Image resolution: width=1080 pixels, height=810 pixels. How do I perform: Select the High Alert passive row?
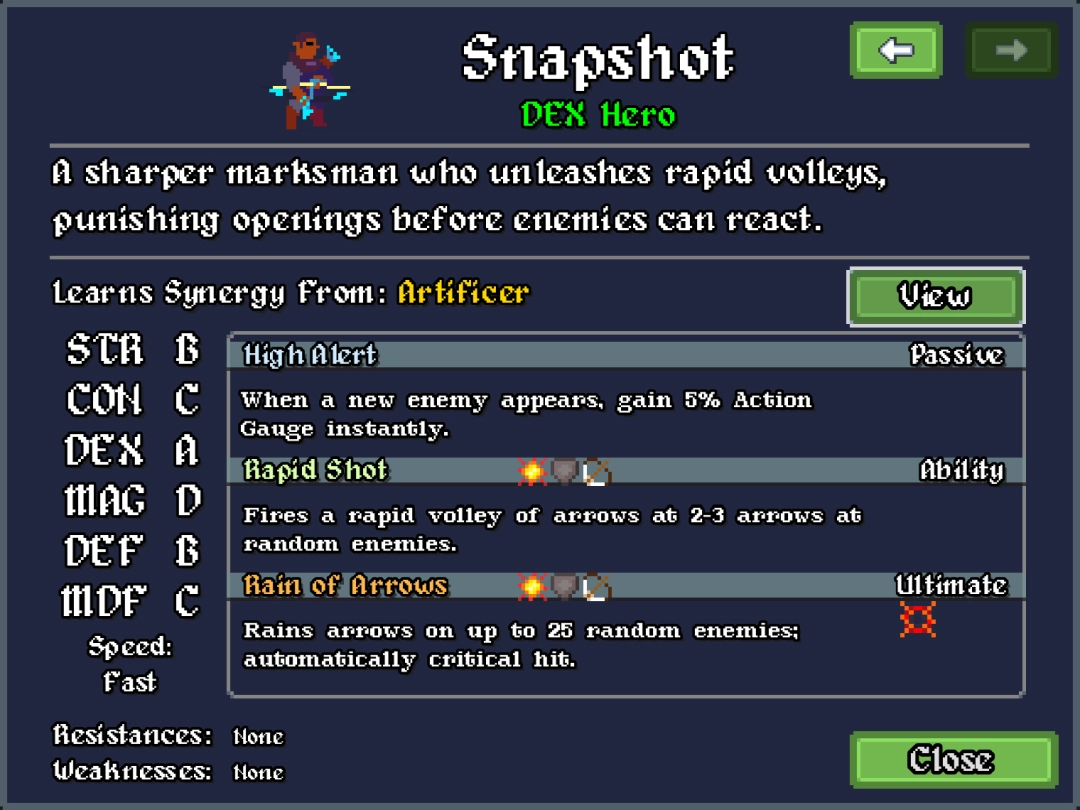[625, 355]
